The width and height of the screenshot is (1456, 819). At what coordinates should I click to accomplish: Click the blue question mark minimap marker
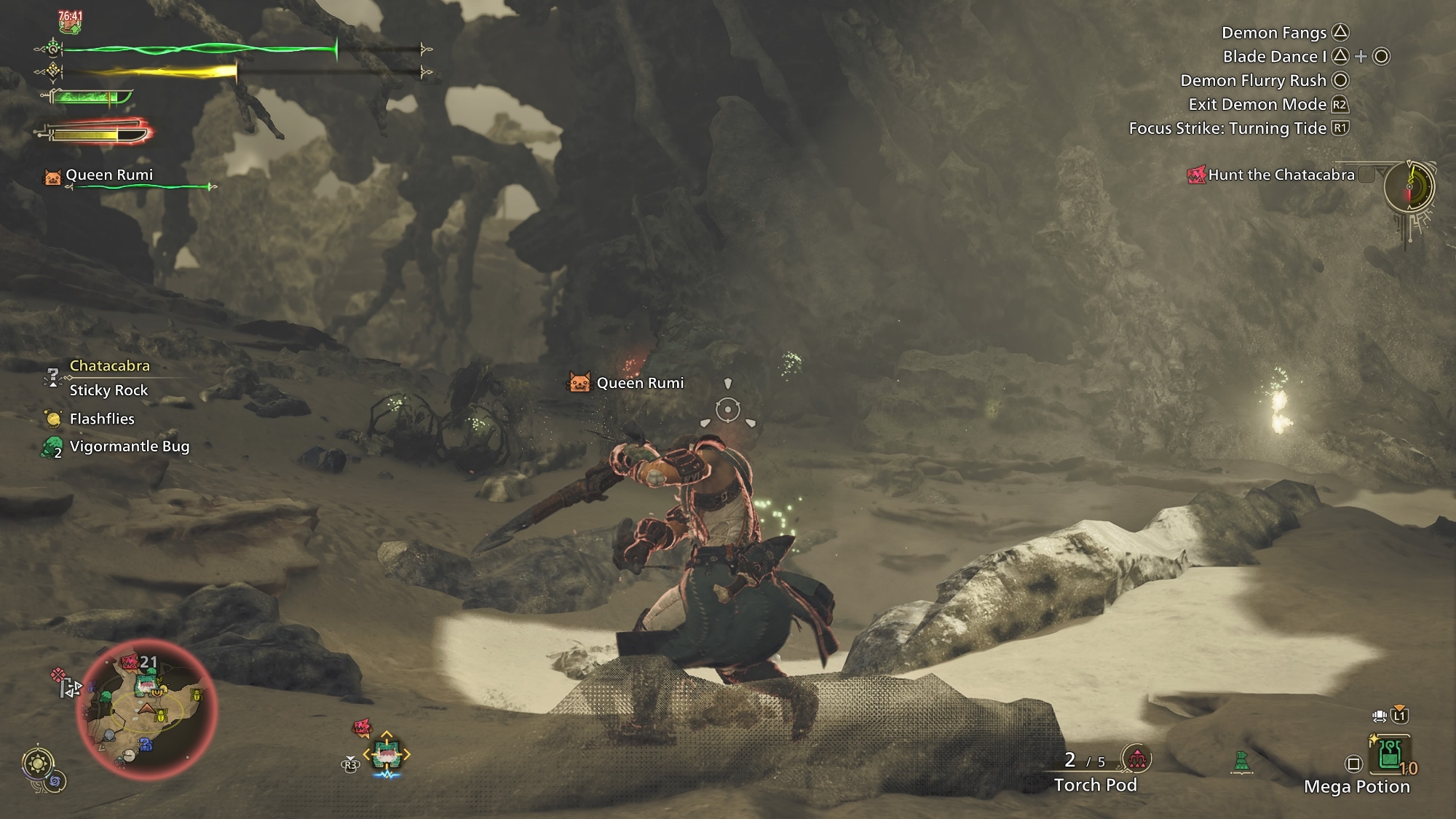coord(145,745)
